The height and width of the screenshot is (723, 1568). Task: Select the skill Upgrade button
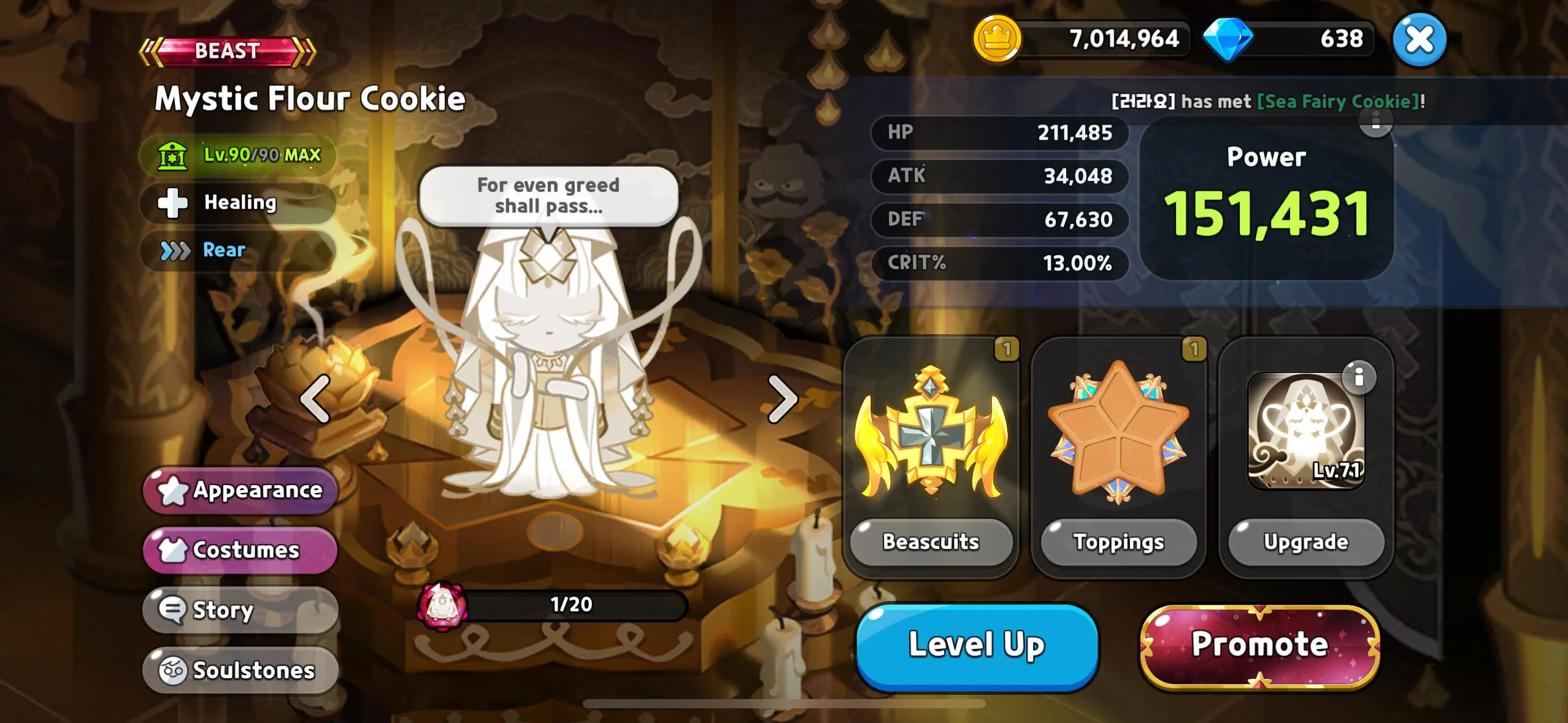pos(1306,542)
